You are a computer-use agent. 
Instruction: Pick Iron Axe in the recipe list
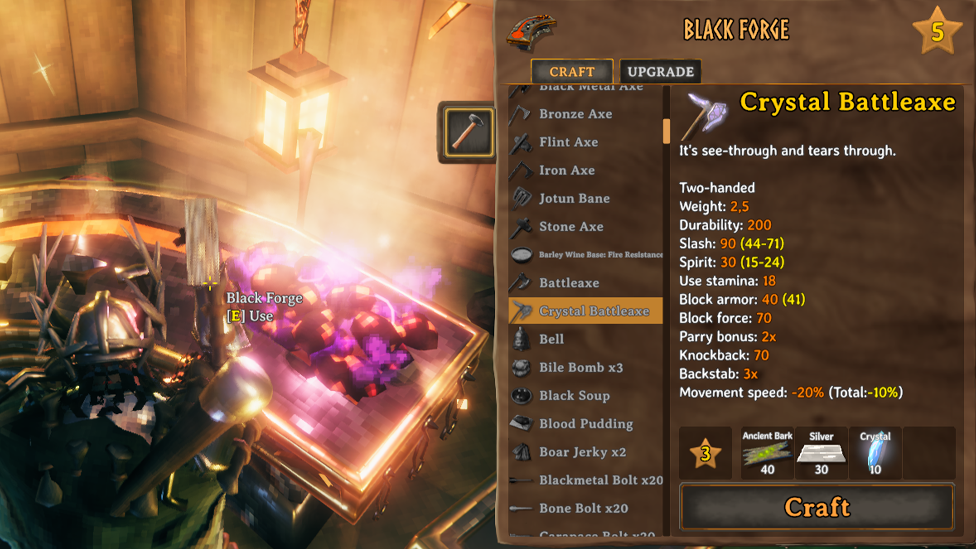click(x=566, y=170)
